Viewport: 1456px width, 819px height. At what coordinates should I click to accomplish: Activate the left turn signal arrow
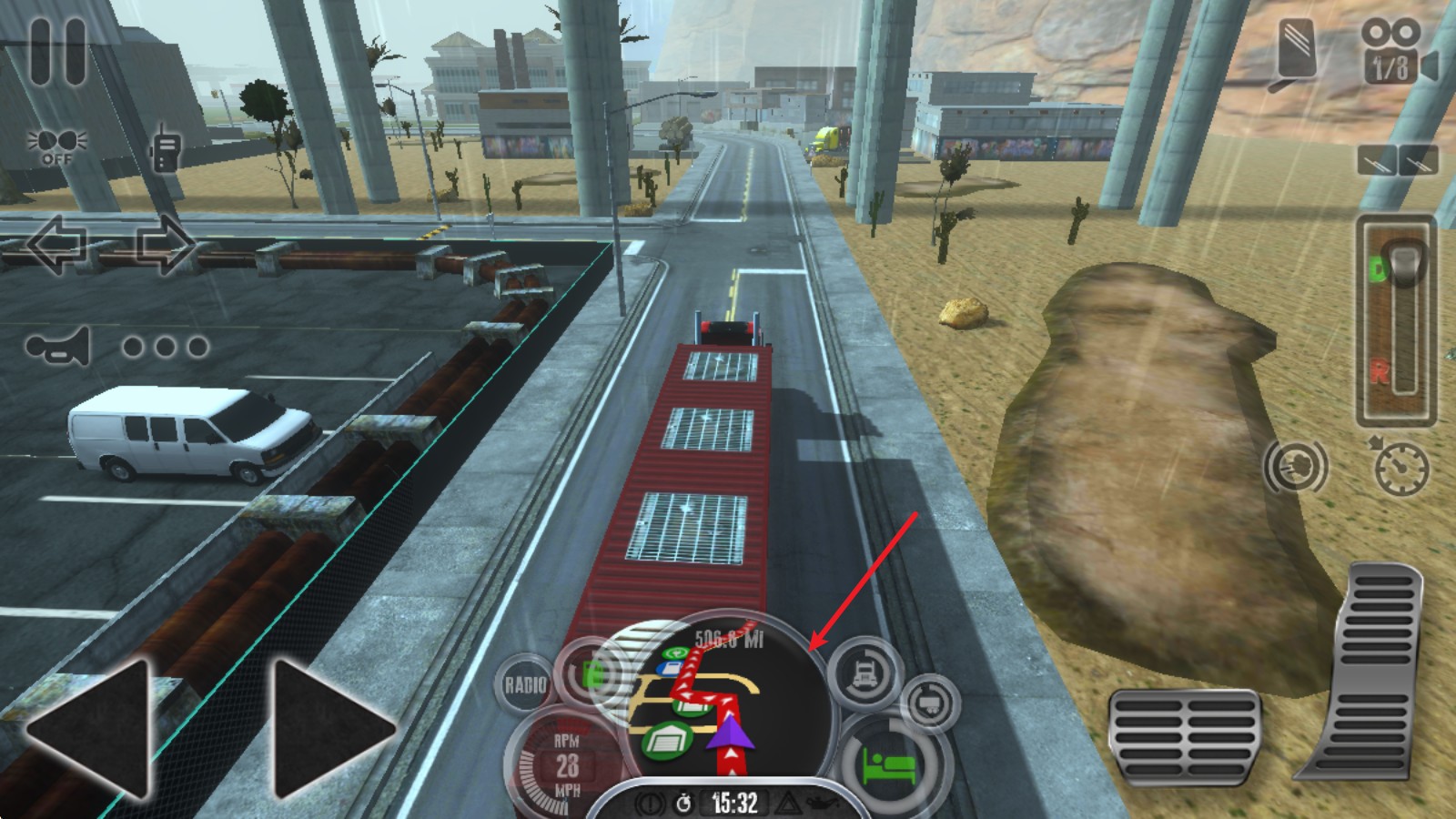coord(57,244)
